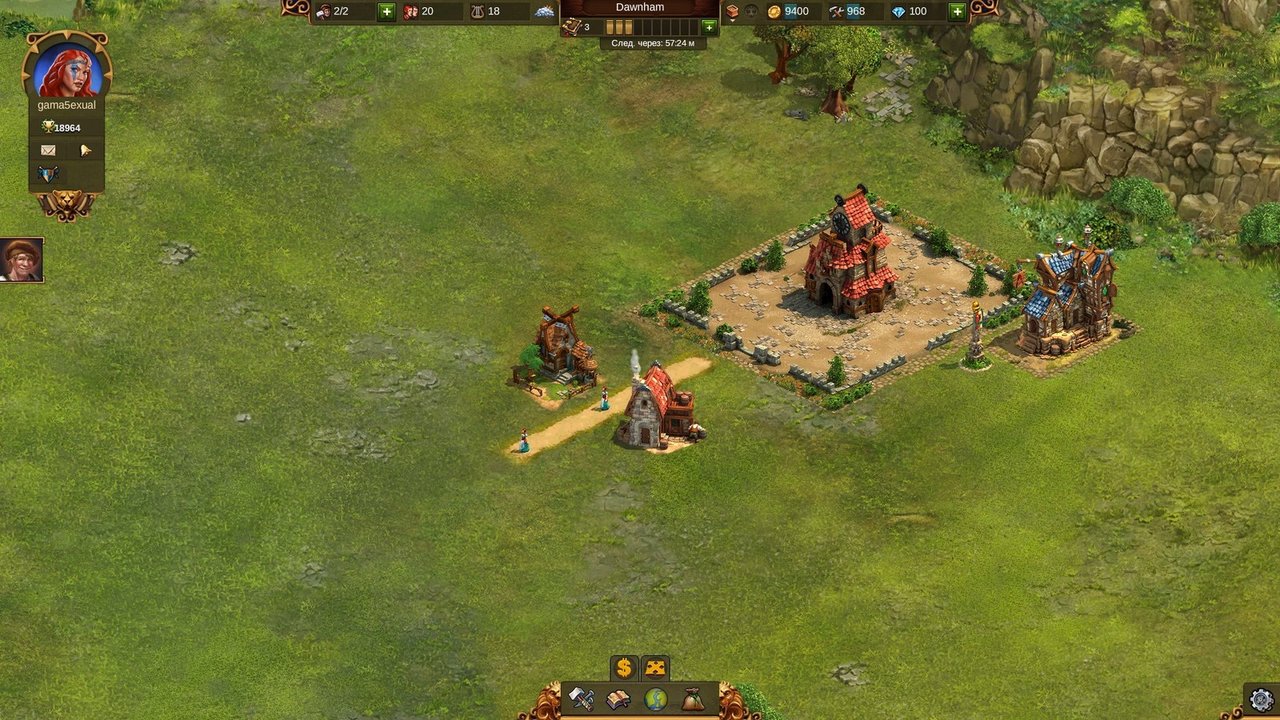Open the settings gear
Screen dimensions: 1280x720
(x=1261, y=699)
